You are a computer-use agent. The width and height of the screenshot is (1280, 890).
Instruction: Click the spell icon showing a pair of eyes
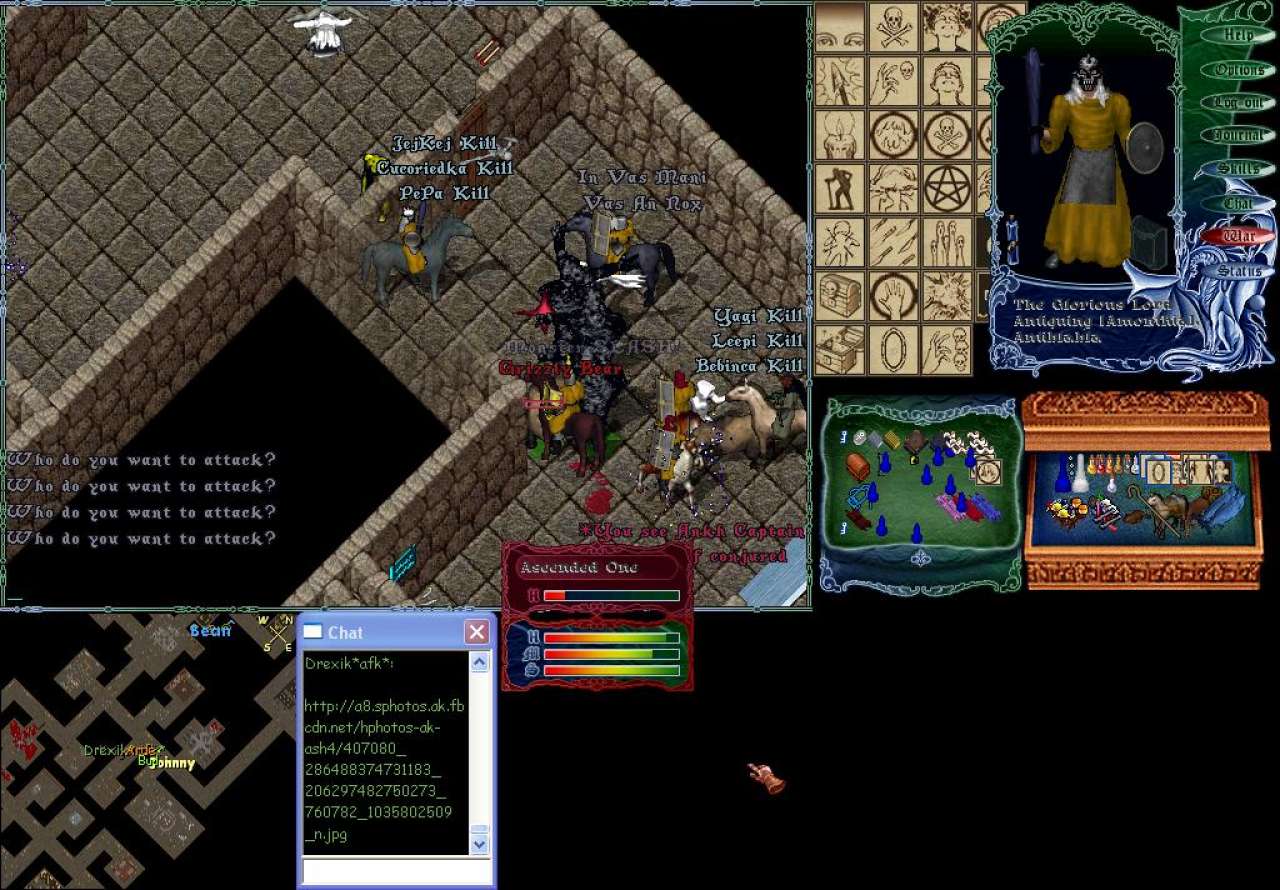[x=839, y=27]
